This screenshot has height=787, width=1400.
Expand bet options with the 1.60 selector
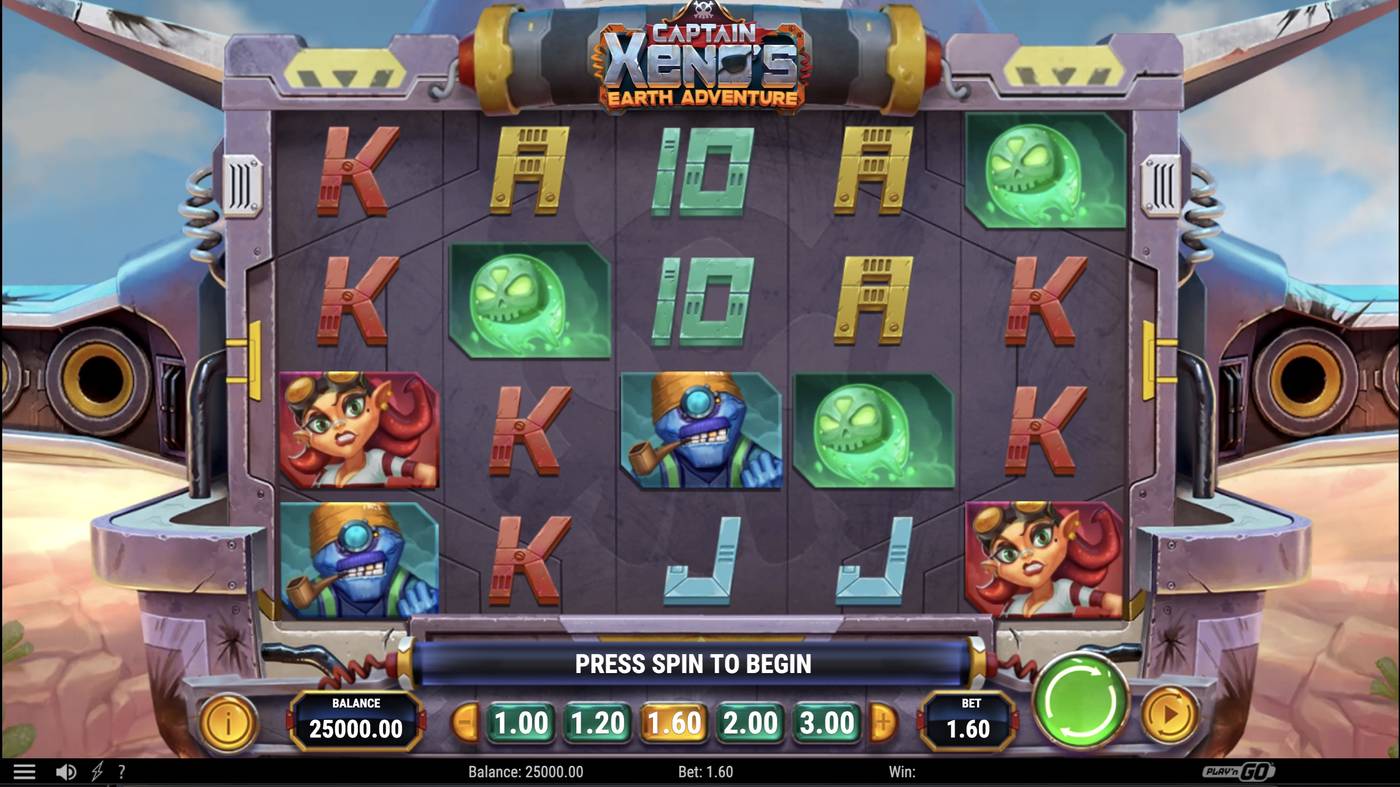(673, 721)
